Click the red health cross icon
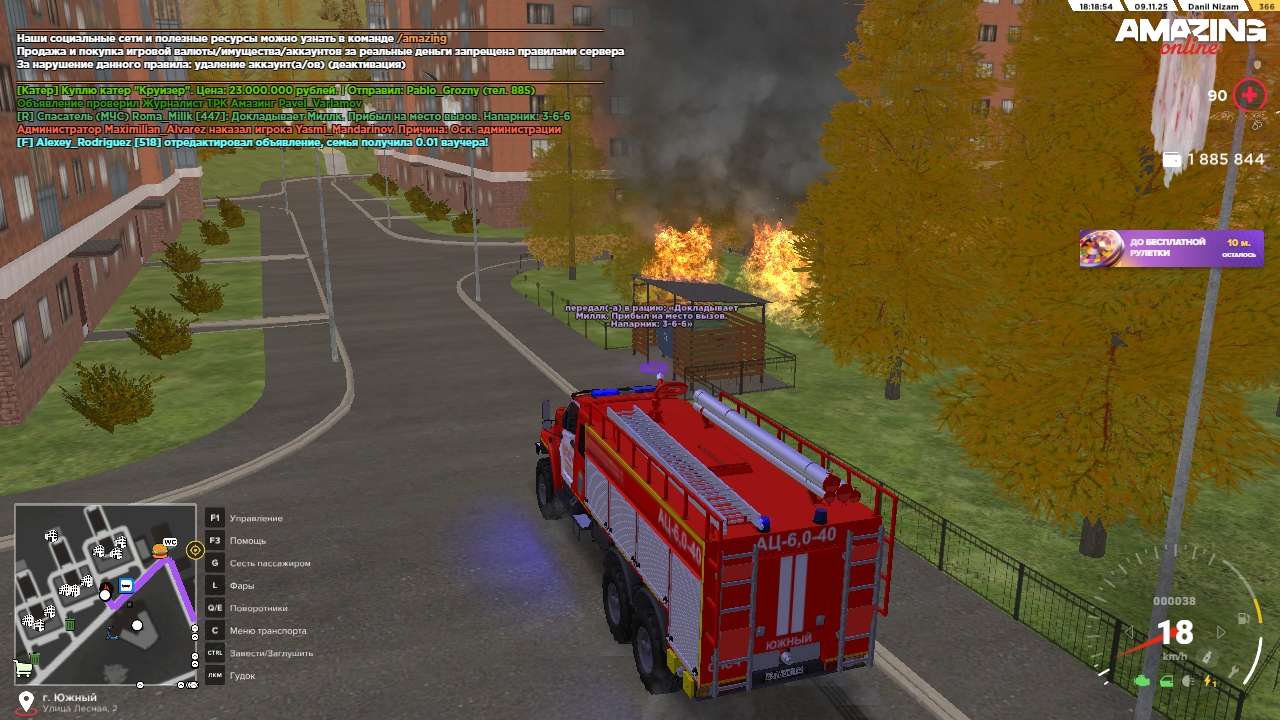The width and height of the screenshot is (1280, 720). (x=1250, y=96)
